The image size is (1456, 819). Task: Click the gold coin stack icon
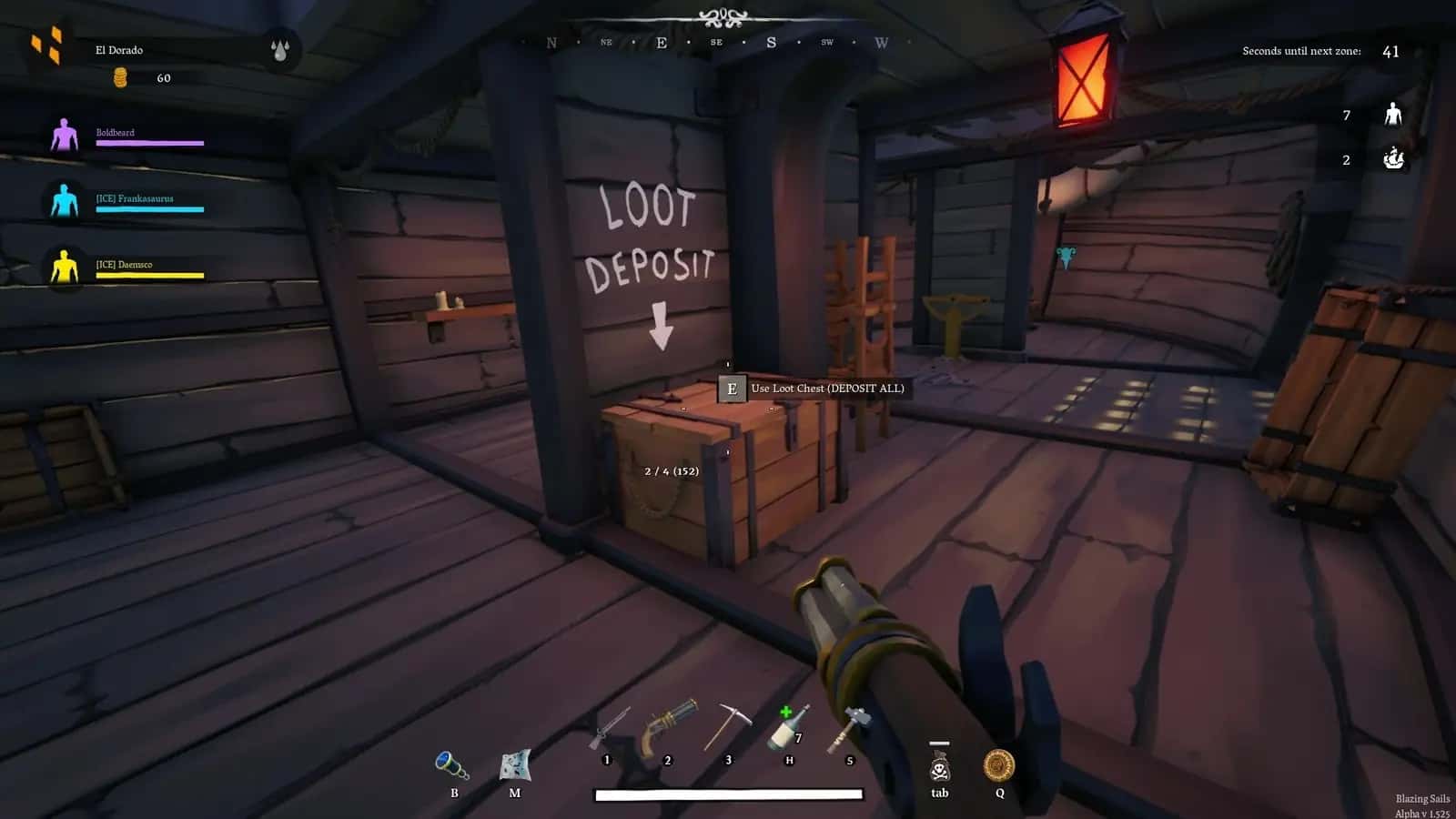[x=120, y=78]
